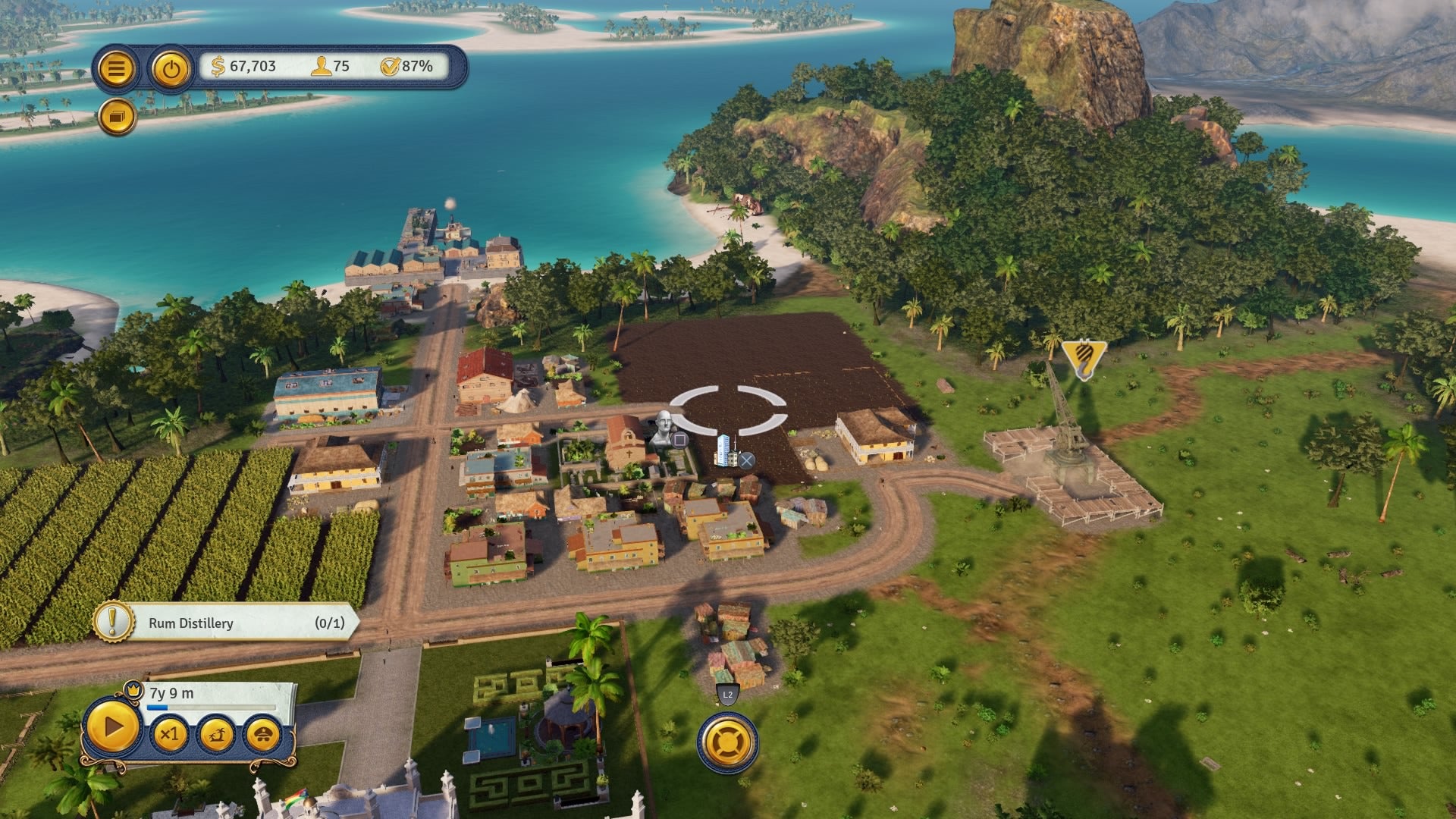Resume the game with the play button
The height and width of the screenshot is (819, 1456).
113,728
